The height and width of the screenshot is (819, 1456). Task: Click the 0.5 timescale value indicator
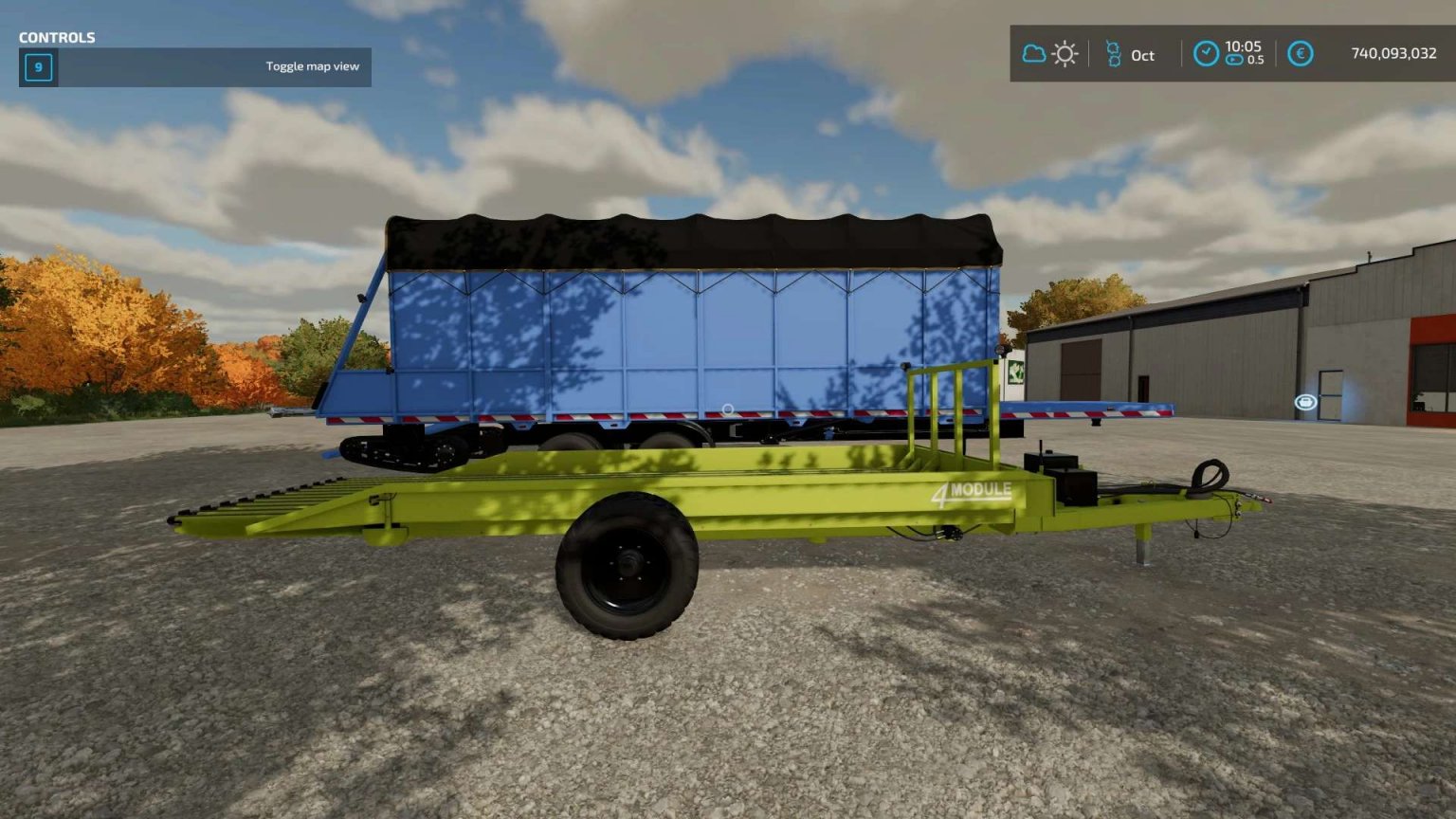click(1256, 61)
